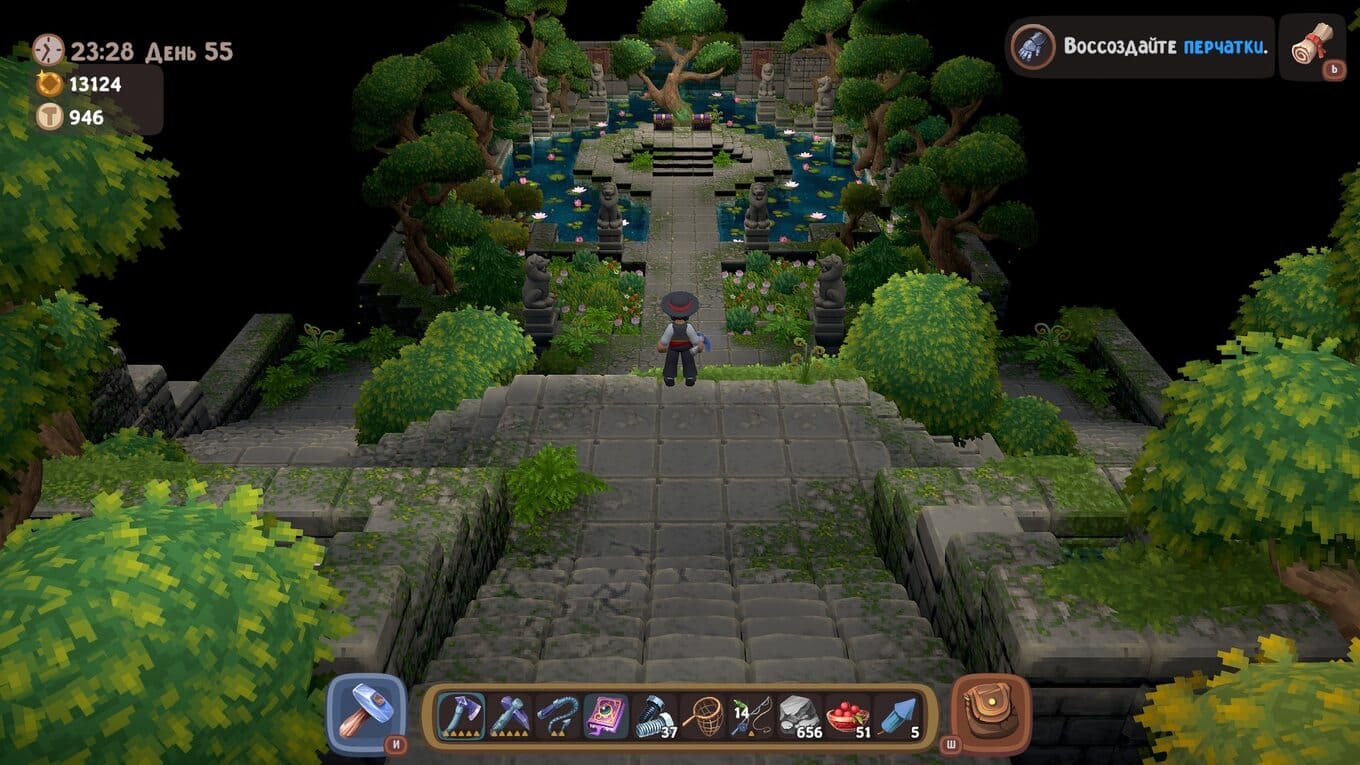Choose the stone stack of 656

[x=800, y=716]
